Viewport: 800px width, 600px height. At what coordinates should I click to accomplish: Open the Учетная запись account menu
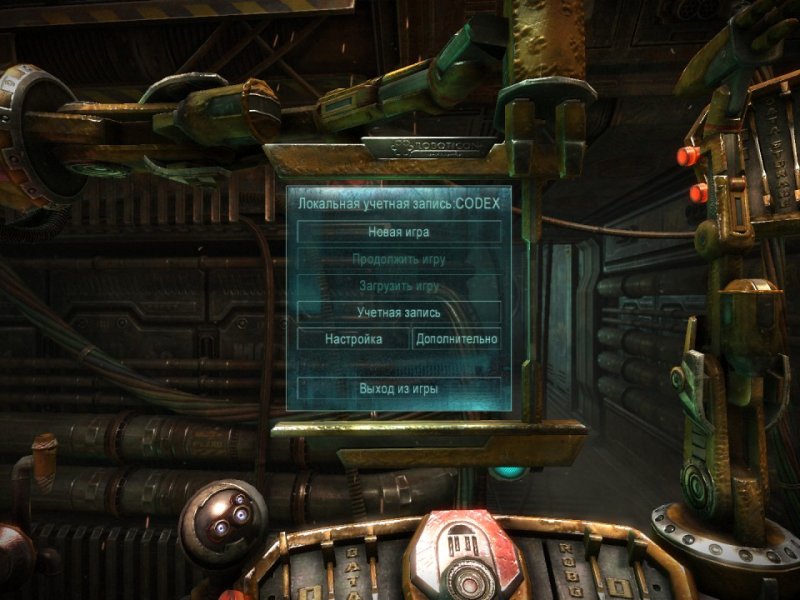click(399, 312)
